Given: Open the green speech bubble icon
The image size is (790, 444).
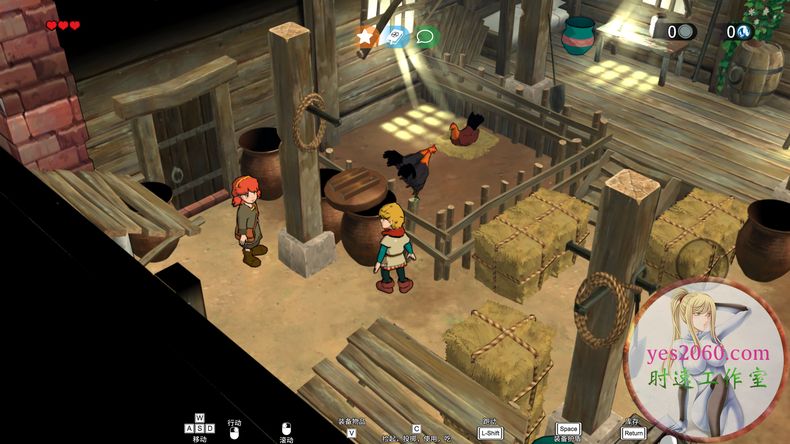Looking at the screenshot, I should pos(427,37).
